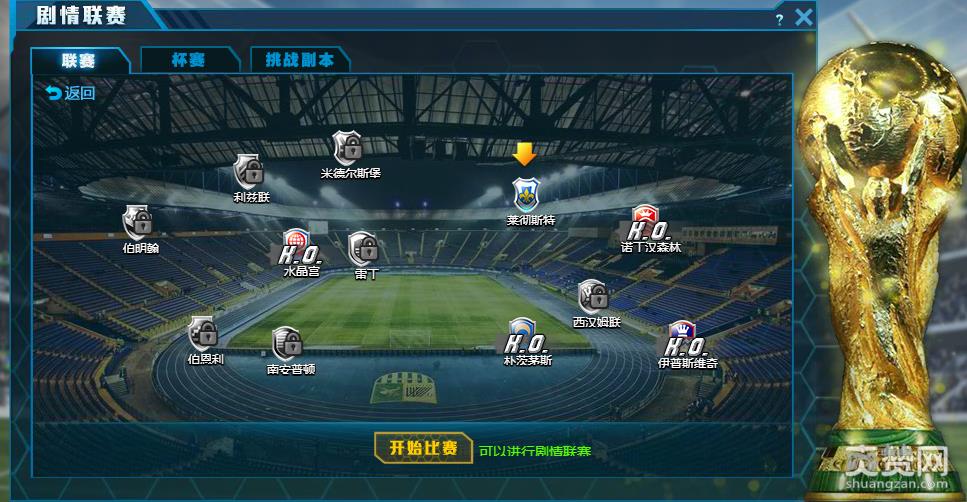Choose the locked 雷丁 badge
This screenshot has height=502, width=967.
click(x=362, y=247)
